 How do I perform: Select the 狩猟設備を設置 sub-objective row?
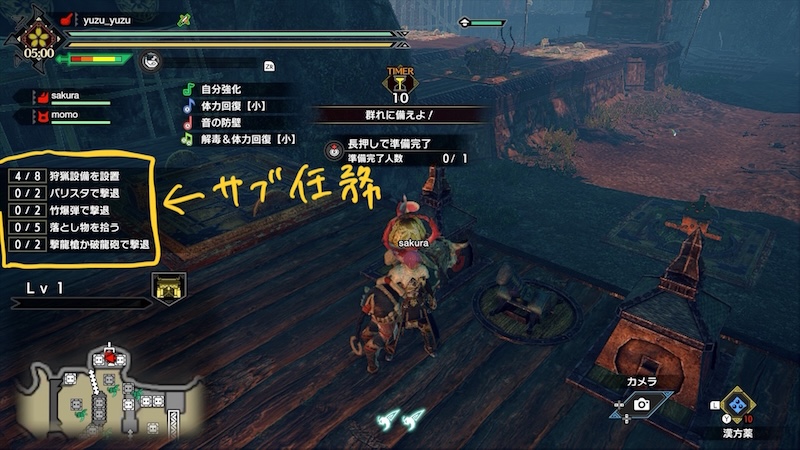80,177
